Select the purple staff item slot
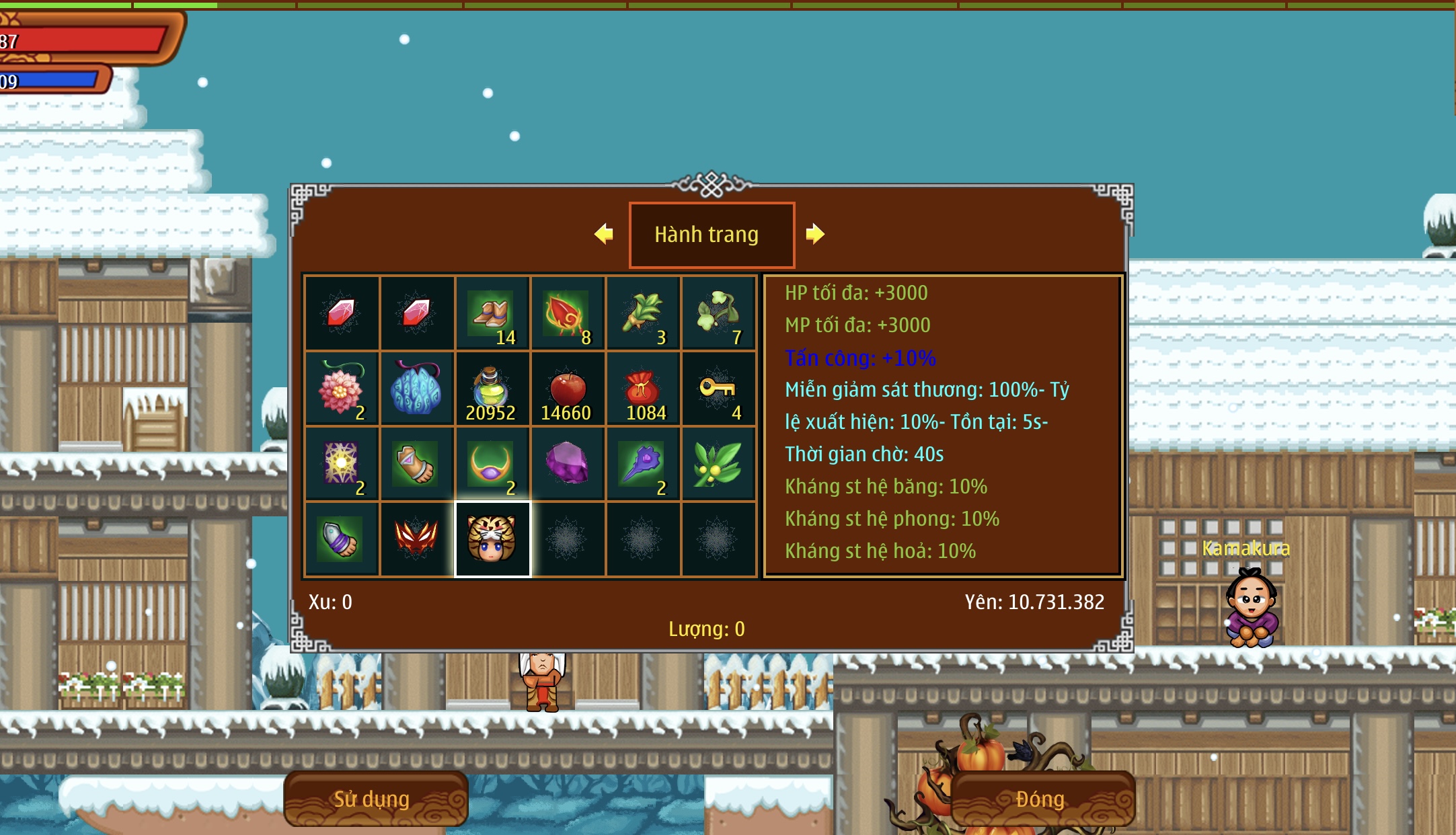Viewport: 1456px width, 835px height. point(643,464)
